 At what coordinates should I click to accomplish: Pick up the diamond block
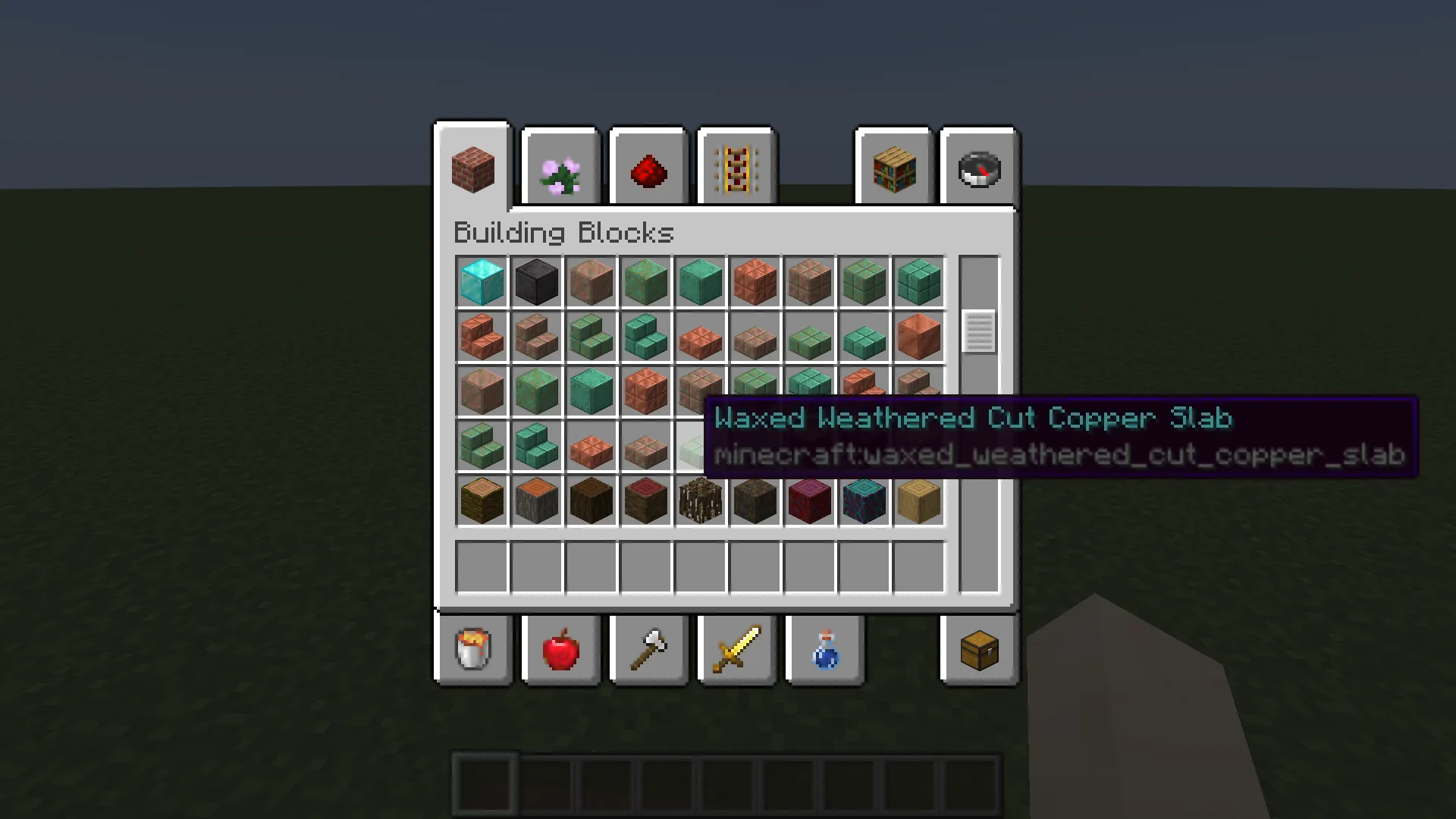point(482,282)
